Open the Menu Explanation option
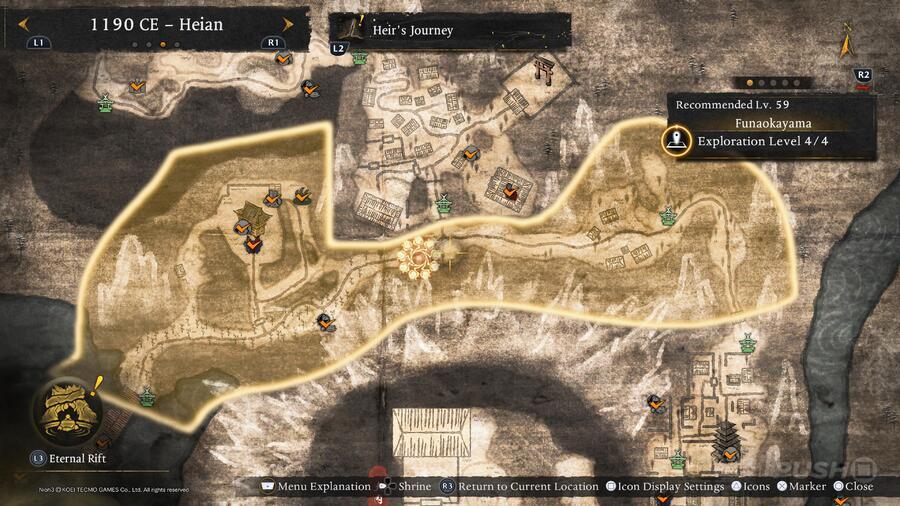Viewport: 900px width, 506px height. pos(316,486)
